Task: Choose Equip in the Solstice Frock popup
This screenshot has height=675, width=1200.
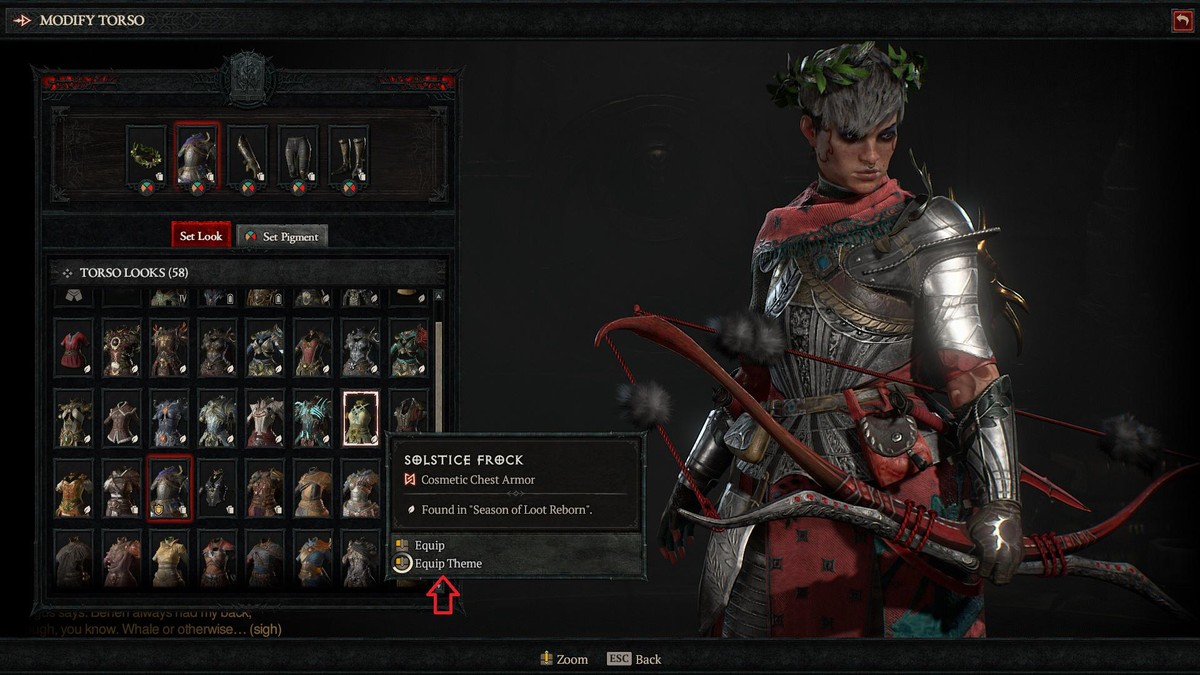Action: (x=430, y=545)
